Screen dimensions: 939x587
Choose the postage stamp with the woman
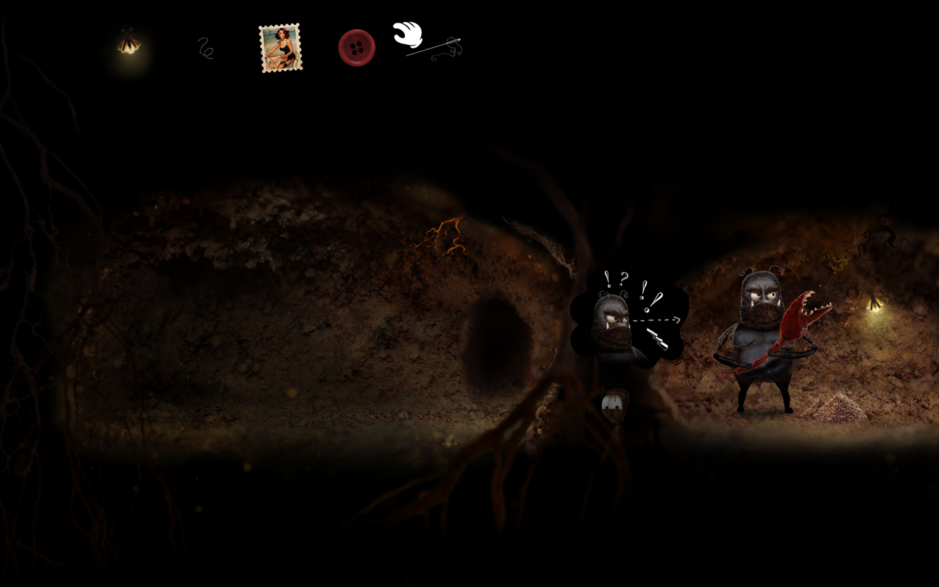[280, 48]
